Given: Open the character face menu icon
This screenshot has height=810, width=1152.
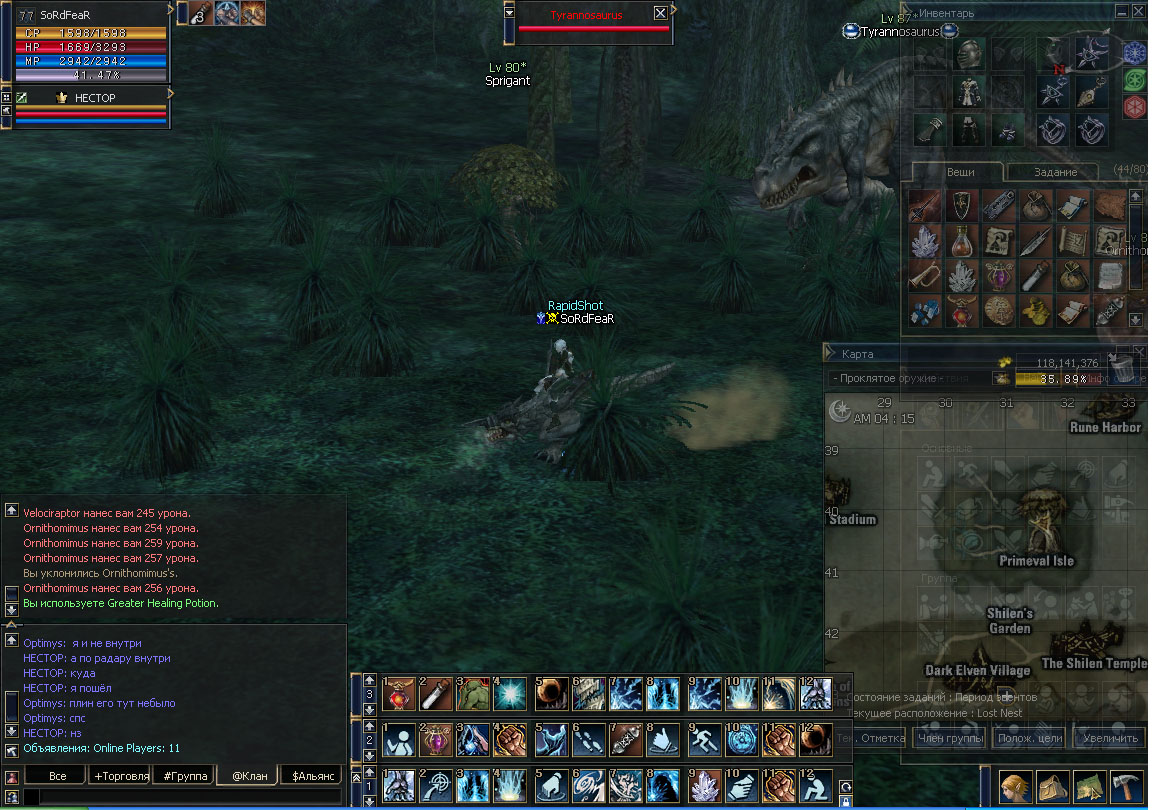Looking at the screenshot, I should point(1016,787).
